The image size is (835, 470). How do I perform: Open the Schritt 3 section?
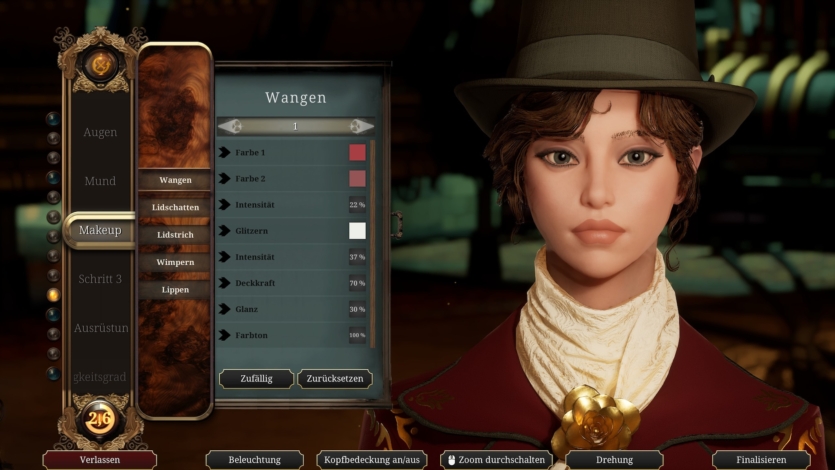point(100,278)
